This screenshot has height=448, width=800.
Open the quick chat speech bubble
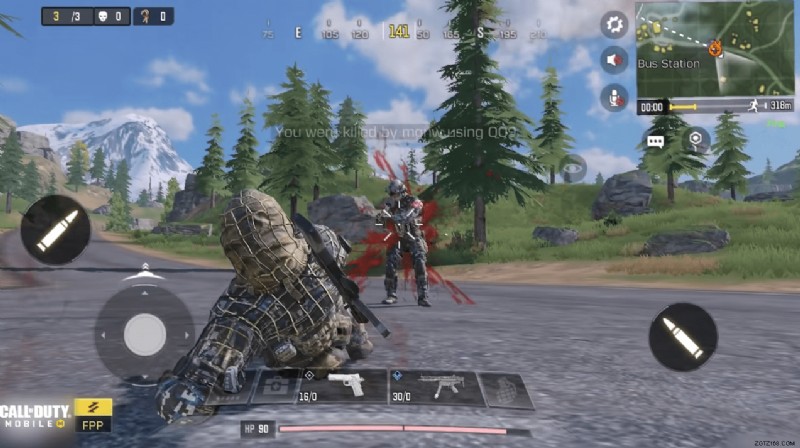[656, 141]
